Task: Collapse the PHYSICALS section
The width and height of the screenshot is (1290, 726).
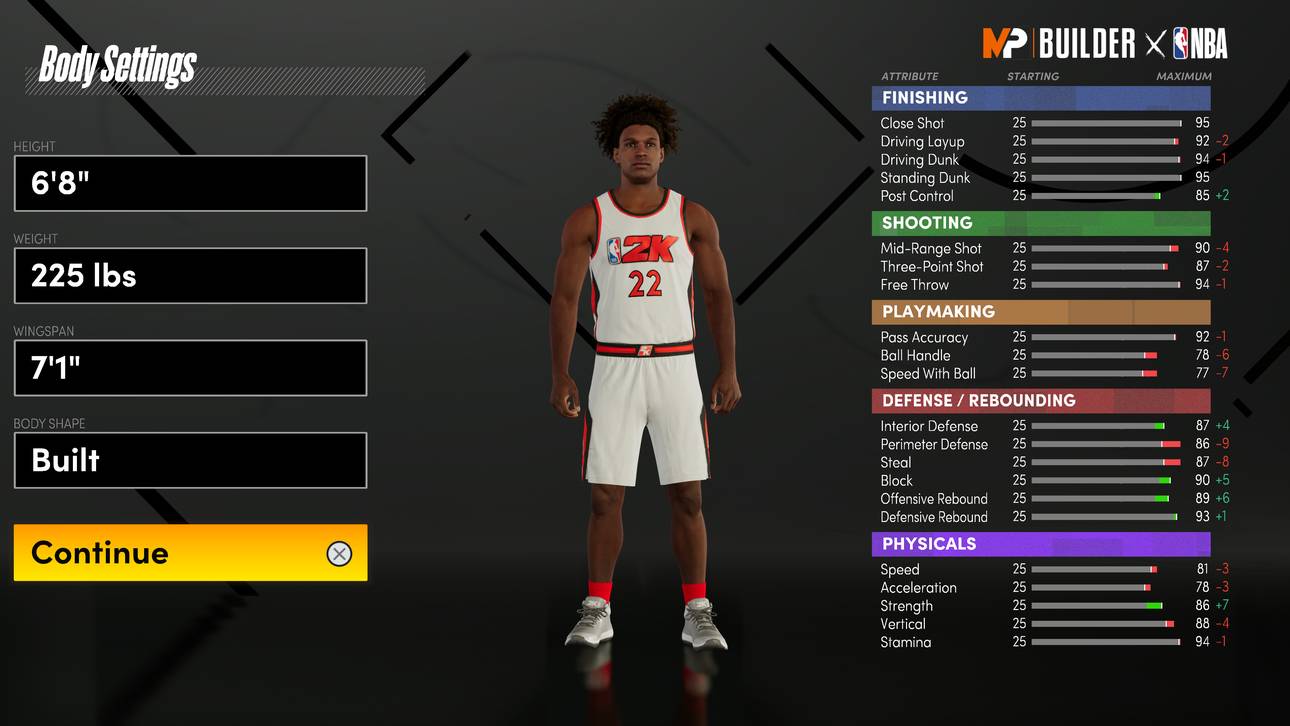Action: click(x=1041, y=543)
